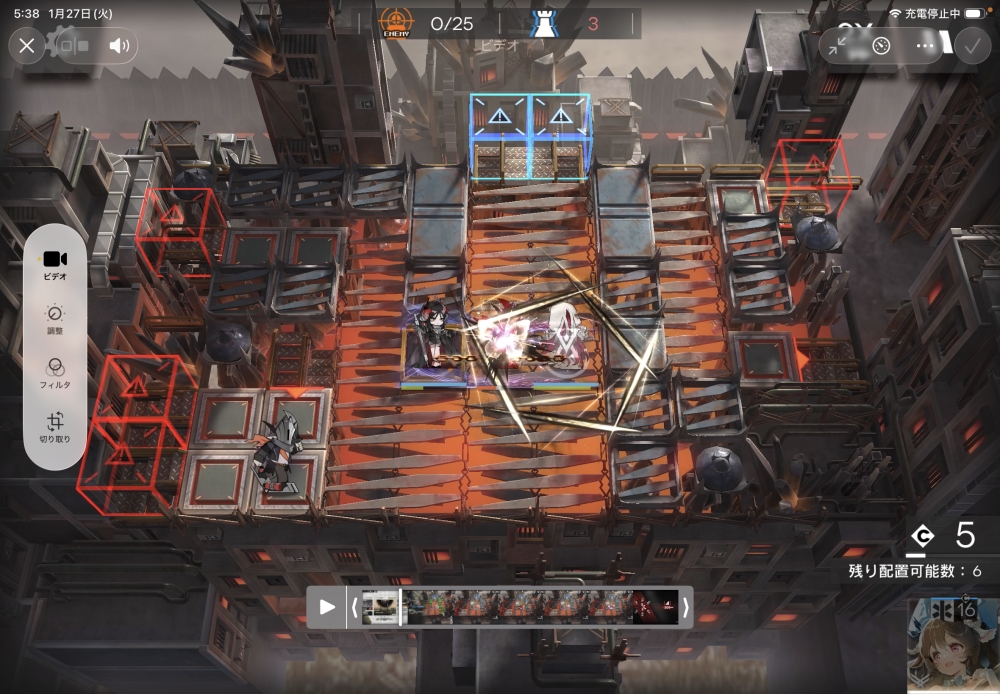Image resolution: width=1000 pixels, height=694 pixels.
Task: Close the video editor with X
Action: [x=27, y=45]
